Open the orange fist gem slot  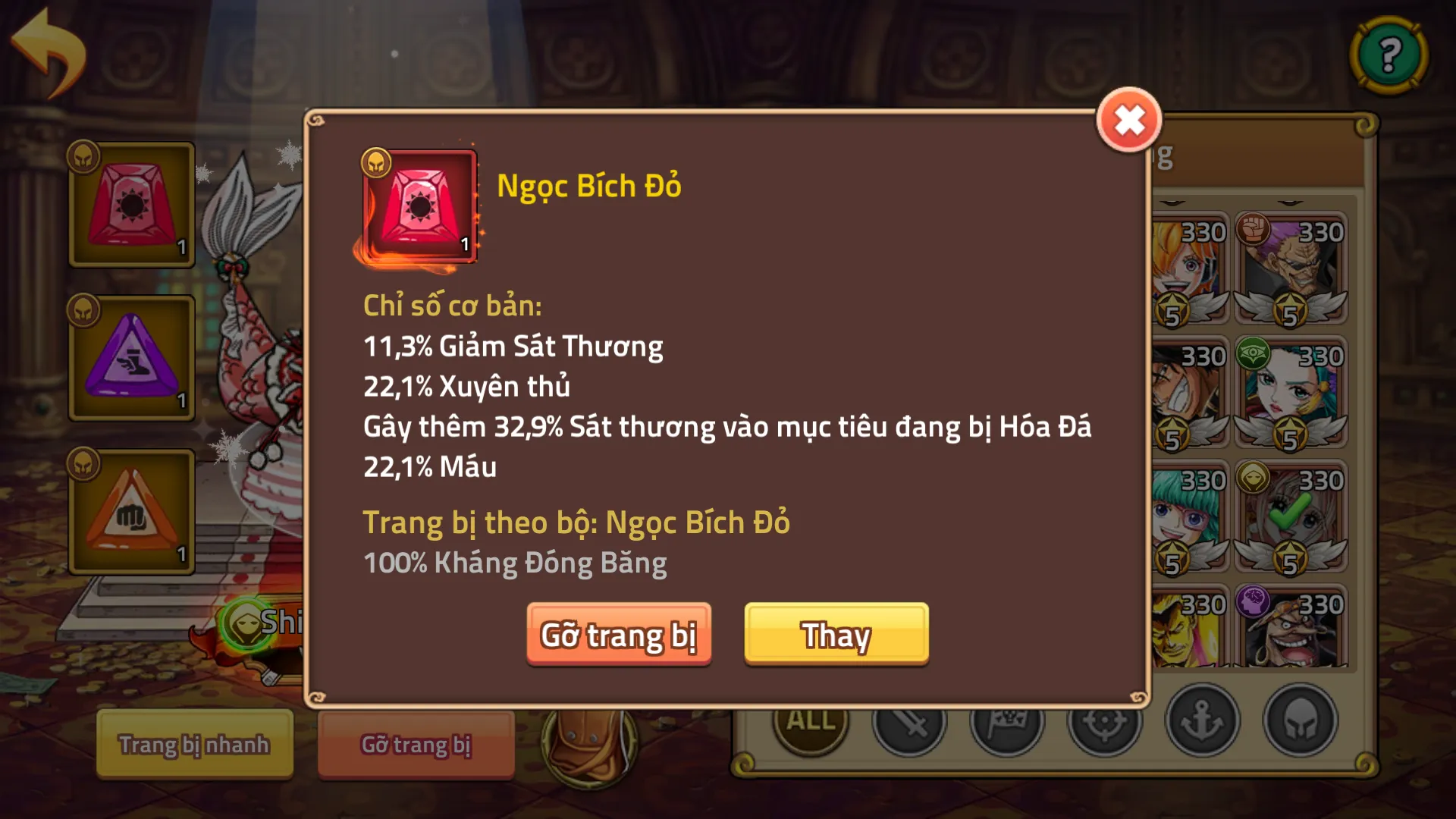(x=131, y=512)
